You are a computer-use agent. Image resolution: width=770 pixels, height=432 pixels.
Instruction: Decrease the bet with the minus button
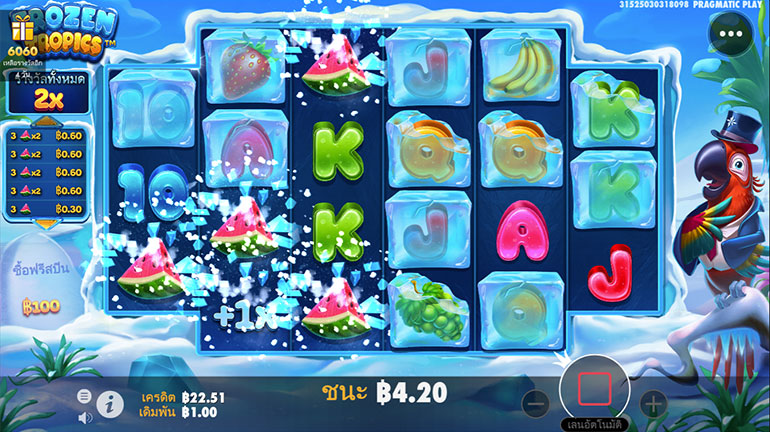click(x=536, y=405)
